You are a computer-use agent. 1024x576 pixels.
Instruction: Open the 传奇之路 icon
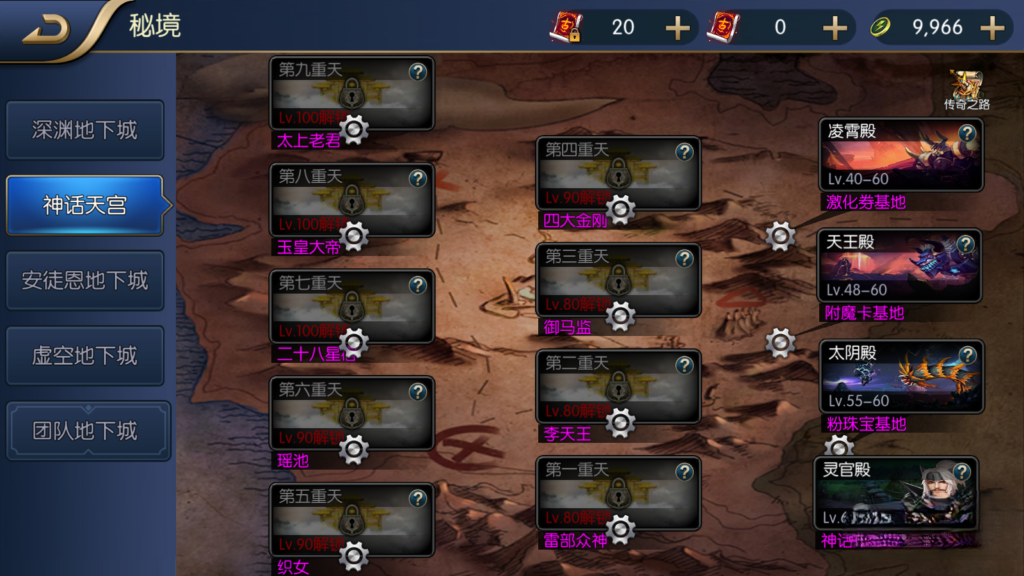[966, 90]
